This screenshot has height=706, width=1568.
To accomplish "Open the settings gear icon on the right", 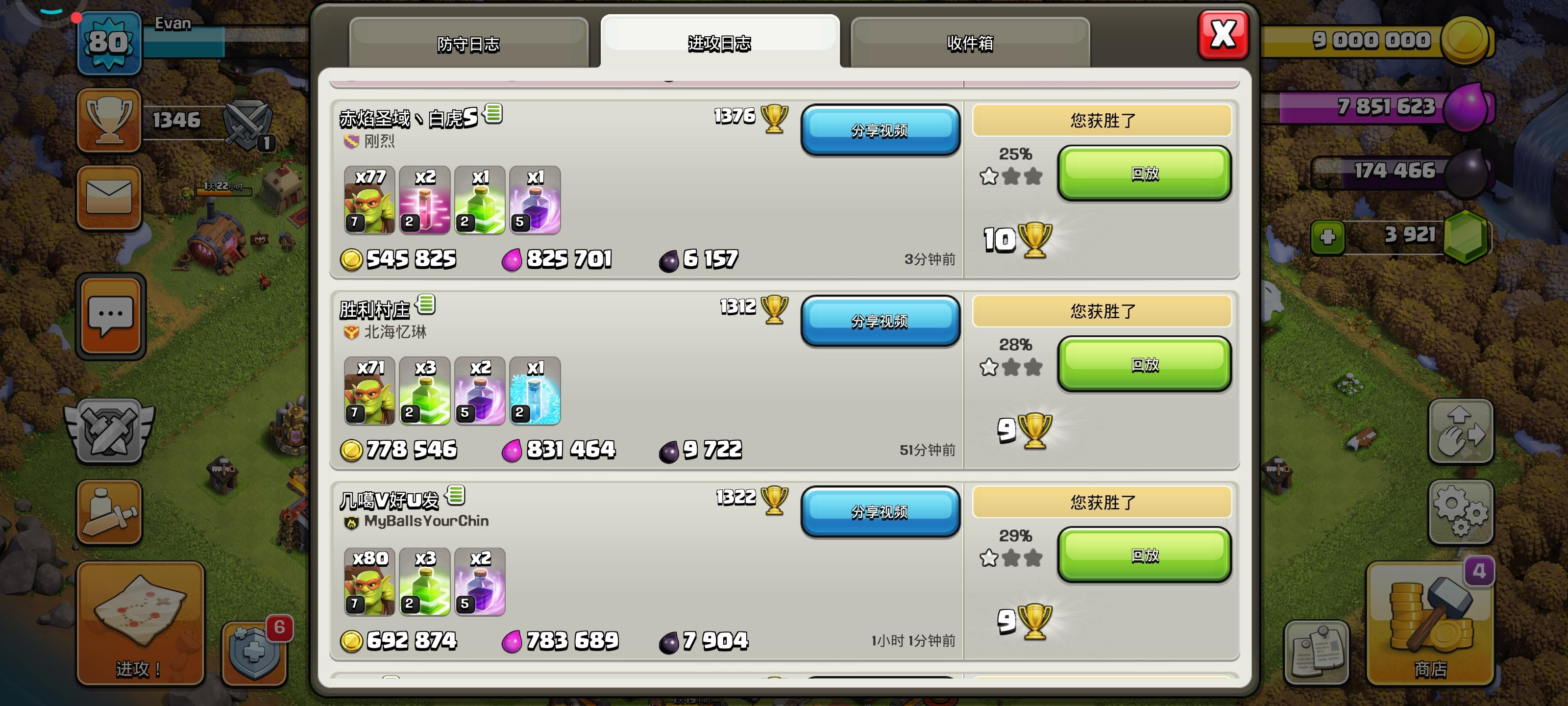I will tap(1461, 512).
